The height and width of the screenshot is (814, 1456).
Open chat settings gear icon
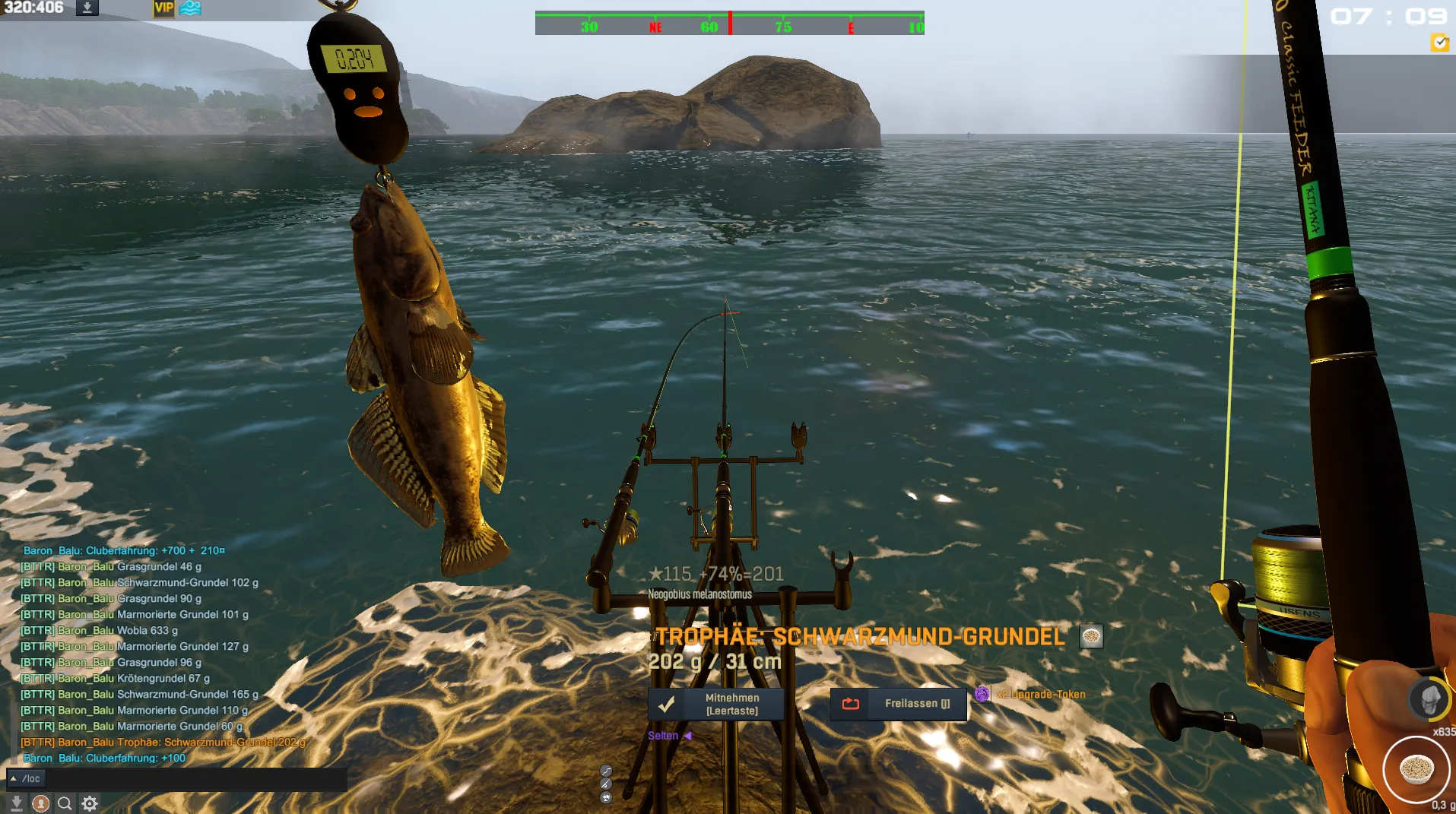tap(90, 803)
